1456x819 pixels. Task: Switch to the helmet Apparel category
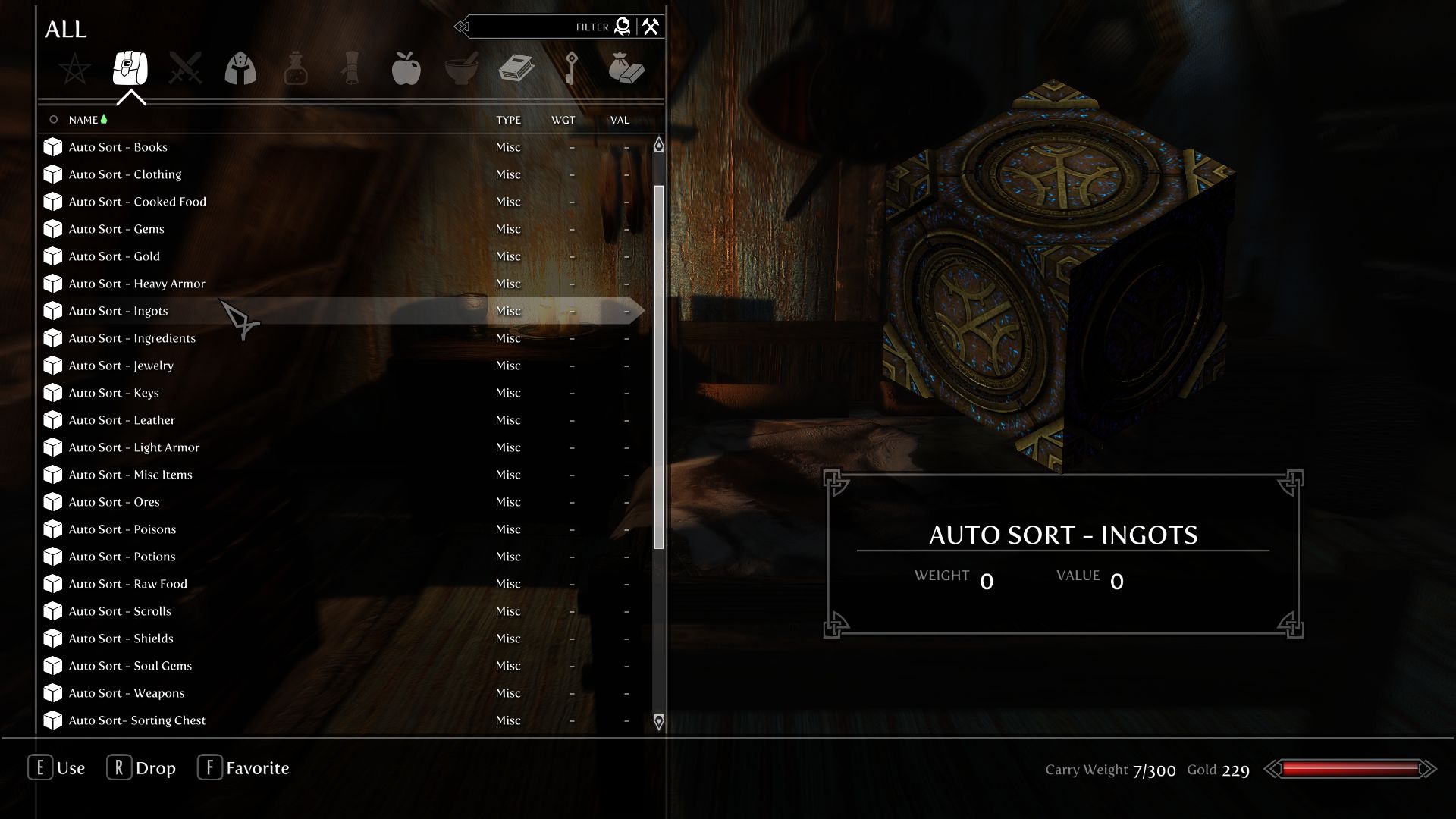(240, 69)
